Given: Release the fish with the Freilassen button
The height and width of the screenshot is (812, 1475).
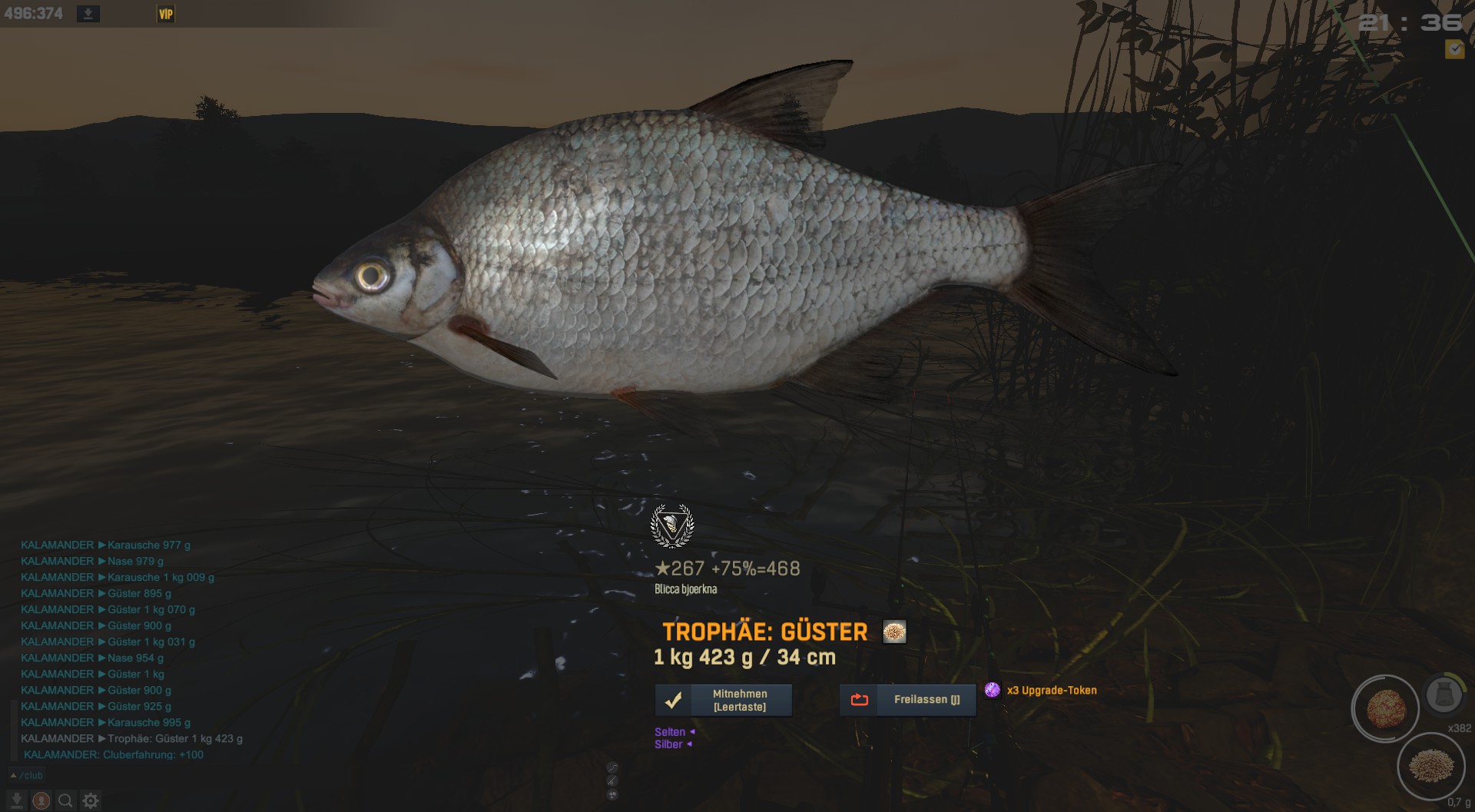Looking at the screenshot, I should coord(907,700).
